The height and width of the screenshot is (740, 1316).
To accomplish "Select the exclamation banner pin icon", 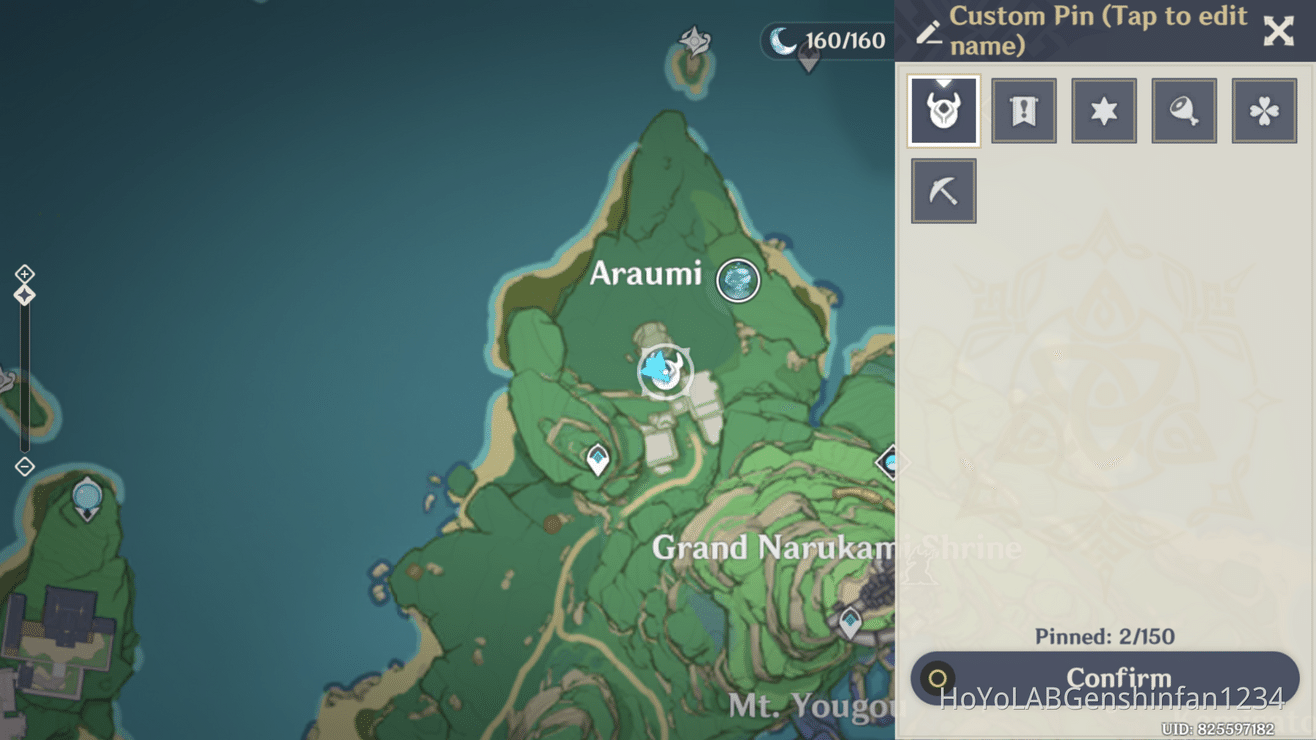I will click(1023, 110).
